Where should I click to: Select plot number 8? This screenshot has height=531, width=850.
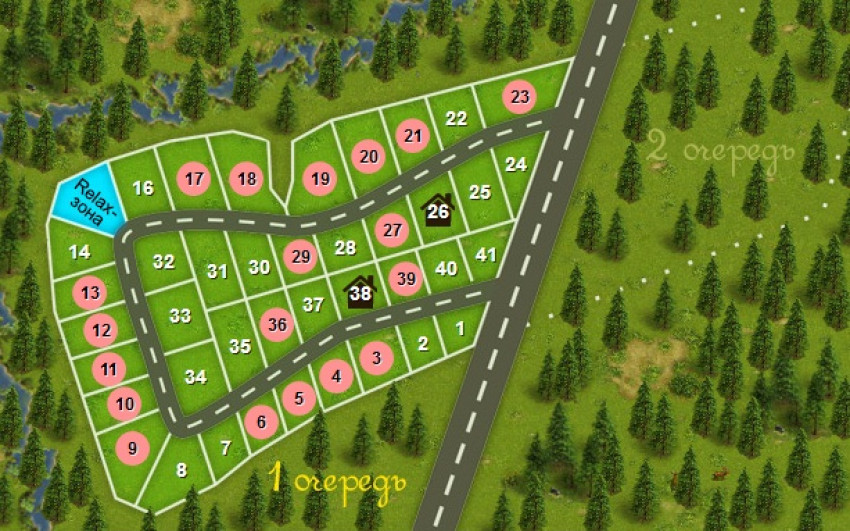(x=181, y=469)
